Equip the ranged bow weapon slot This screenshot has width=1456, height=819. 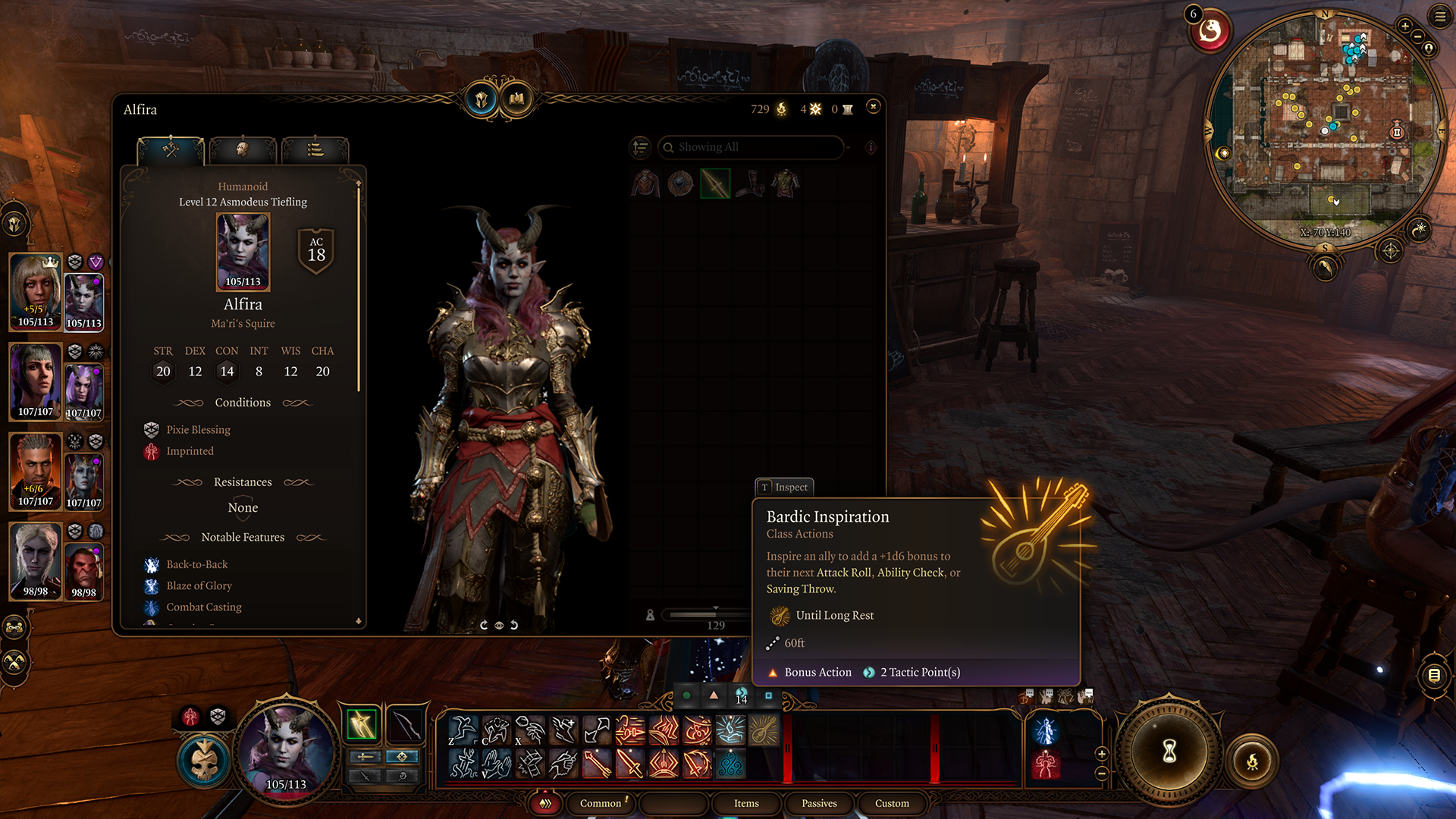coord(406,726)
